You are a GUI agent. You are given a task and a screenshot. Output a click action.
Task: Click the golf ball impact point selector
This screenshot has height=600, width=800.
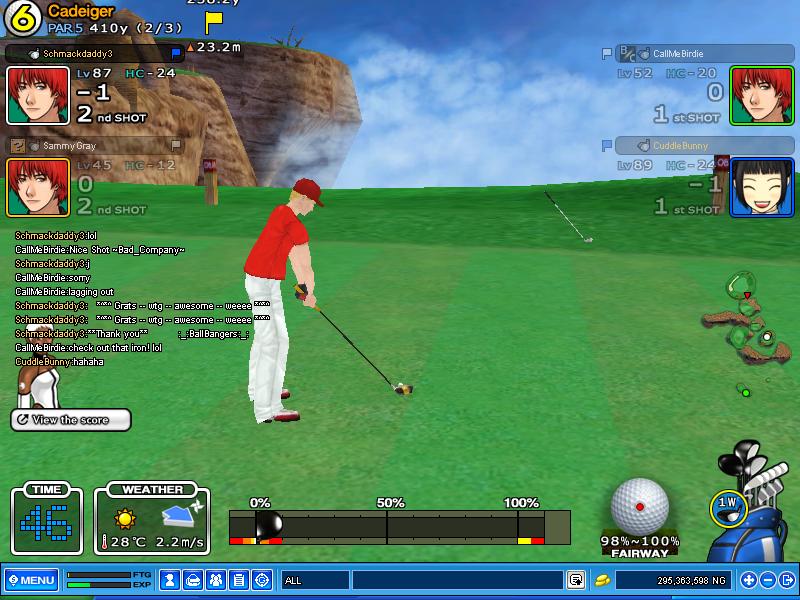tap(640, 505)
